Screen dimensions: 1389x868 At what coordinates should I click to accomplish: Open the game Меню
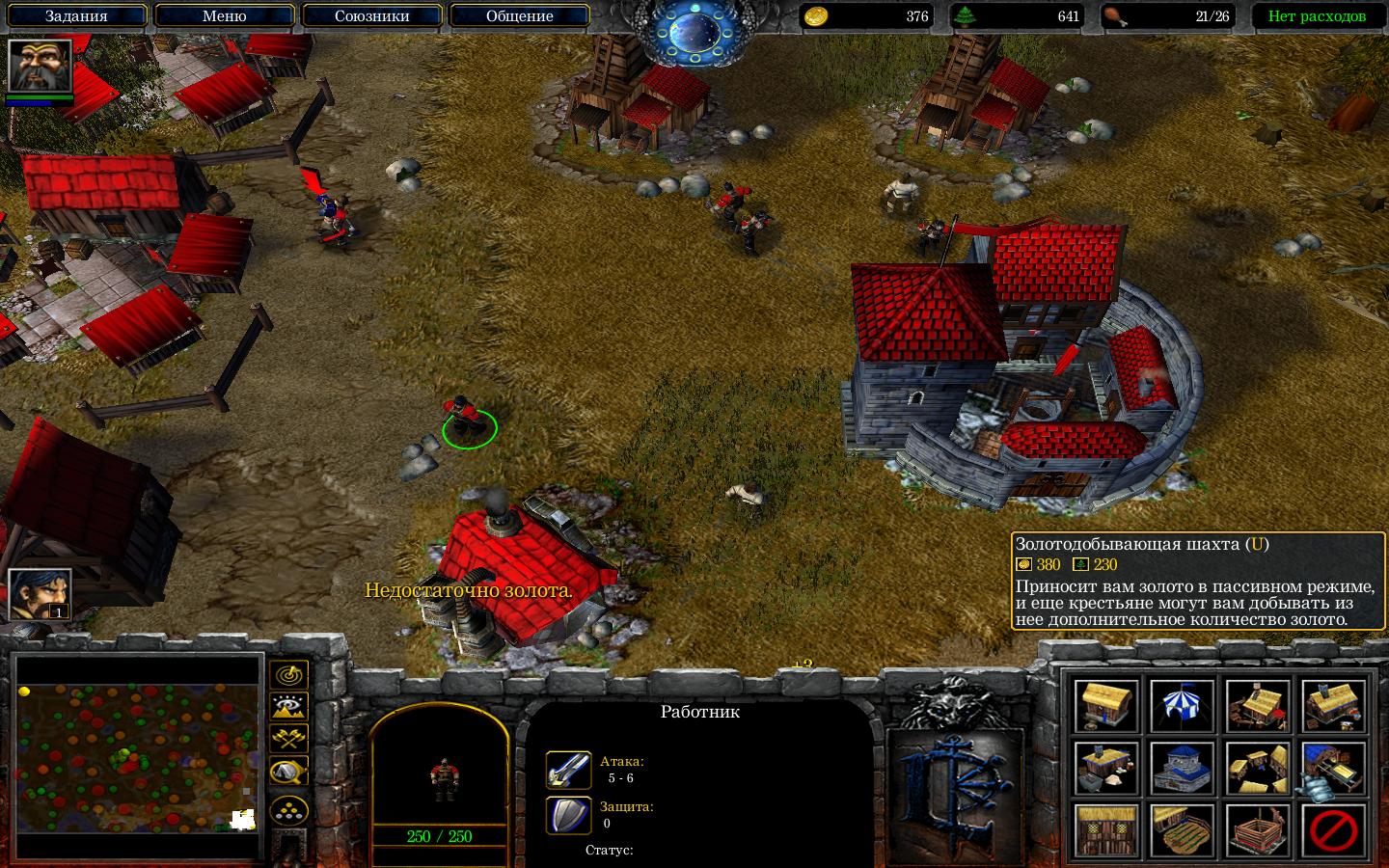click(224, 16)
